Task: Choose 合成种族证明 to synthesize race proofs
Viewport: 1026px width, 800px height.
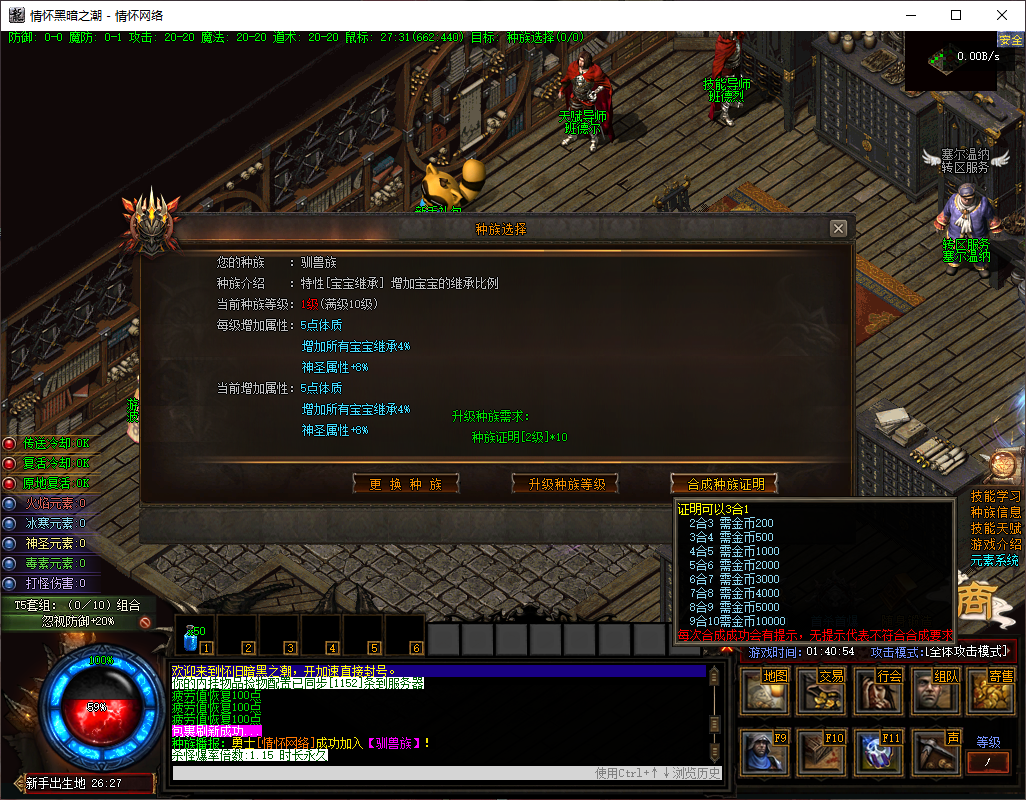Action: pos(724,484)
